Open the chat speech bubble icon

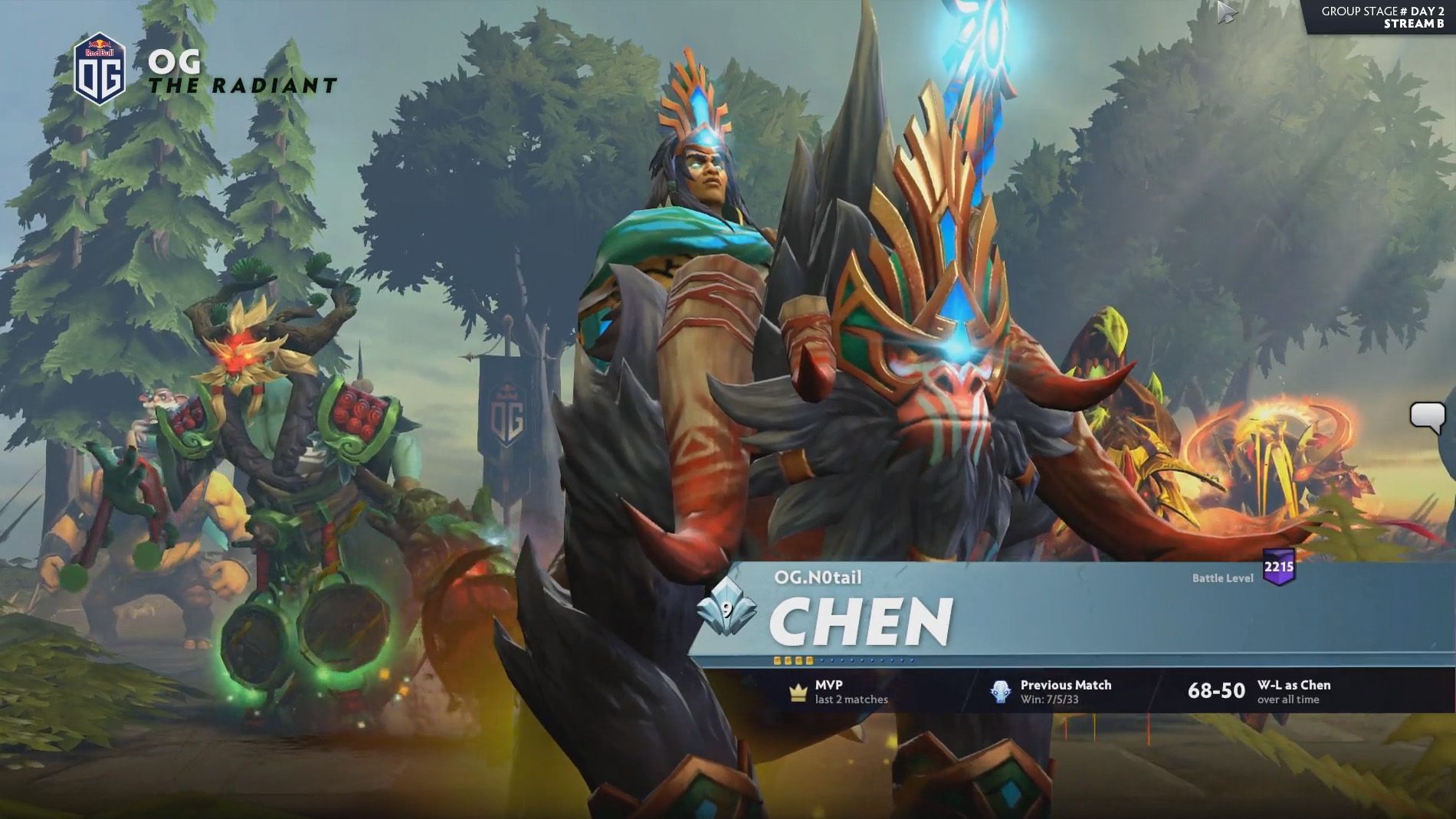point(1427,418)
